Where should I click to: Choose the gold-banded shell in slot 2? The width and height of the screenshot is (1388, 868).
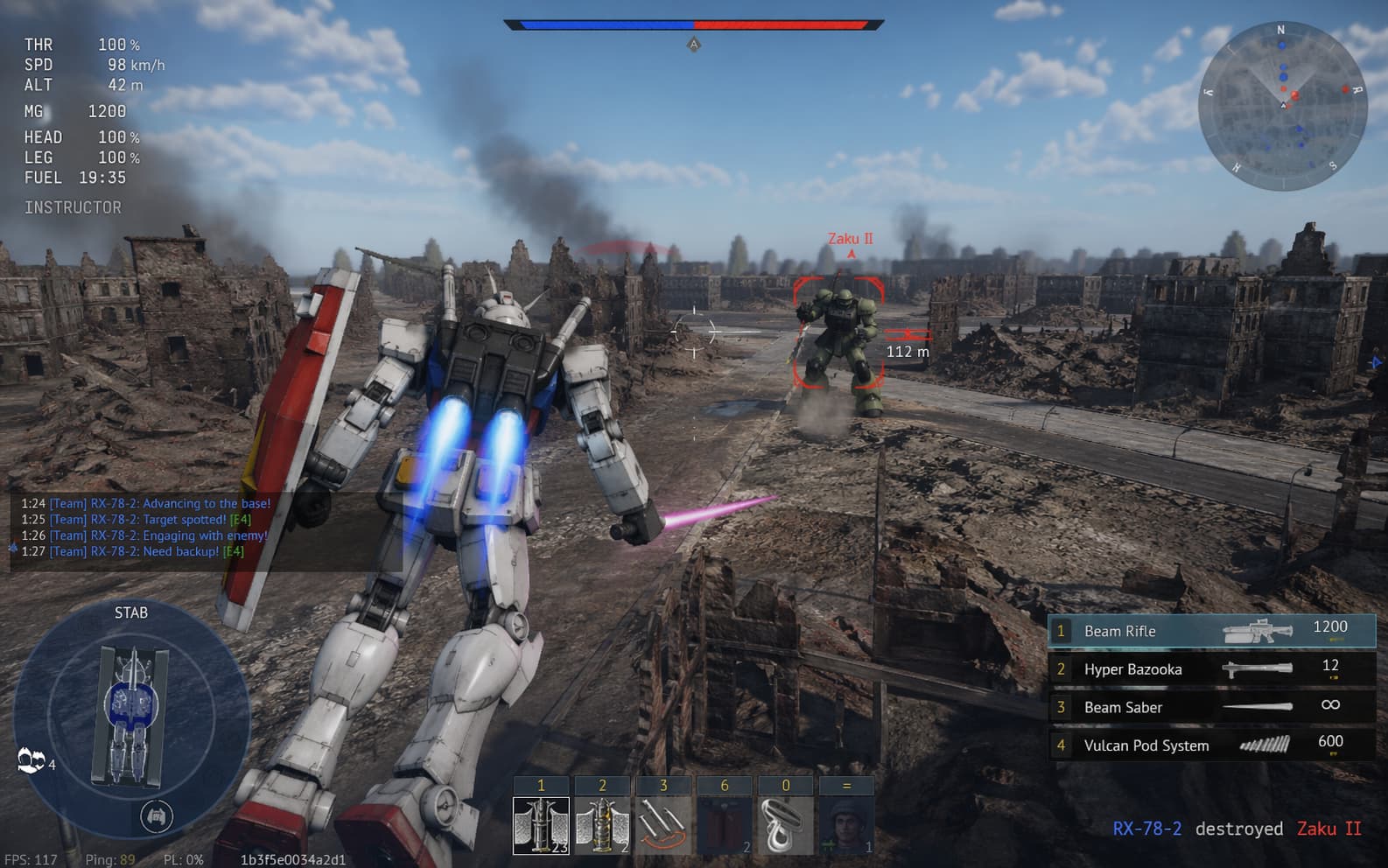pos(602,825)
